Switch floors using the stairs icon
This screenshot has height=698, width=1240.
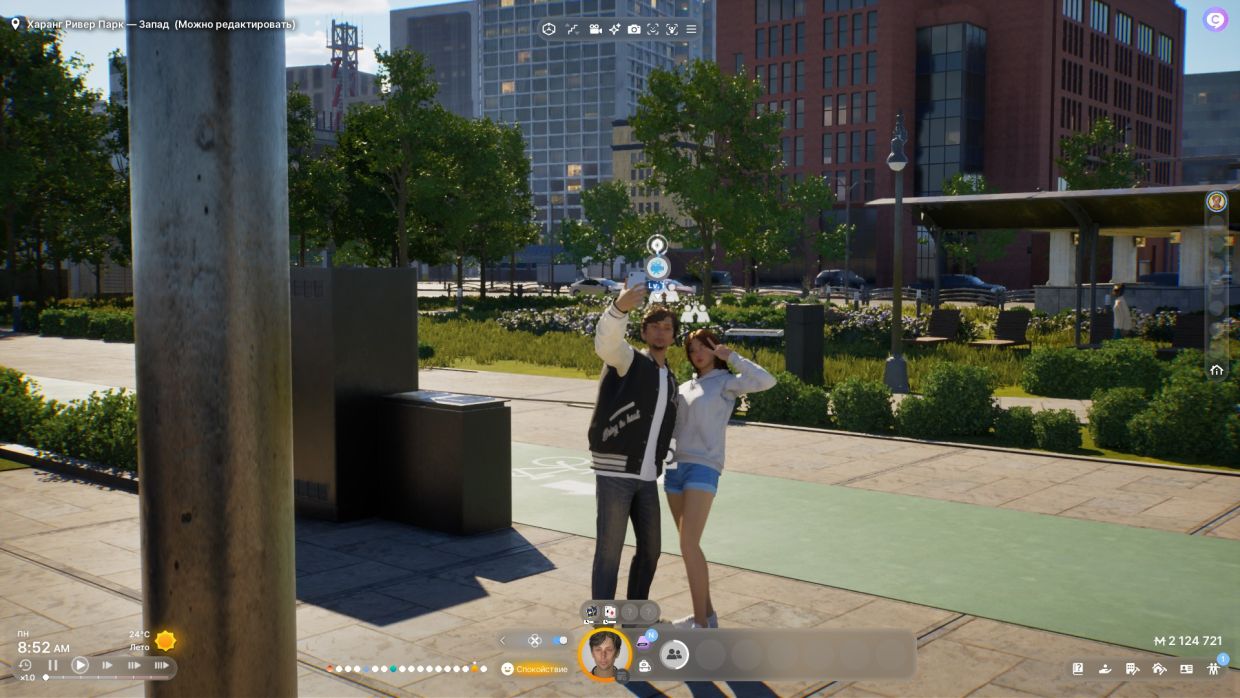(573, 29)
